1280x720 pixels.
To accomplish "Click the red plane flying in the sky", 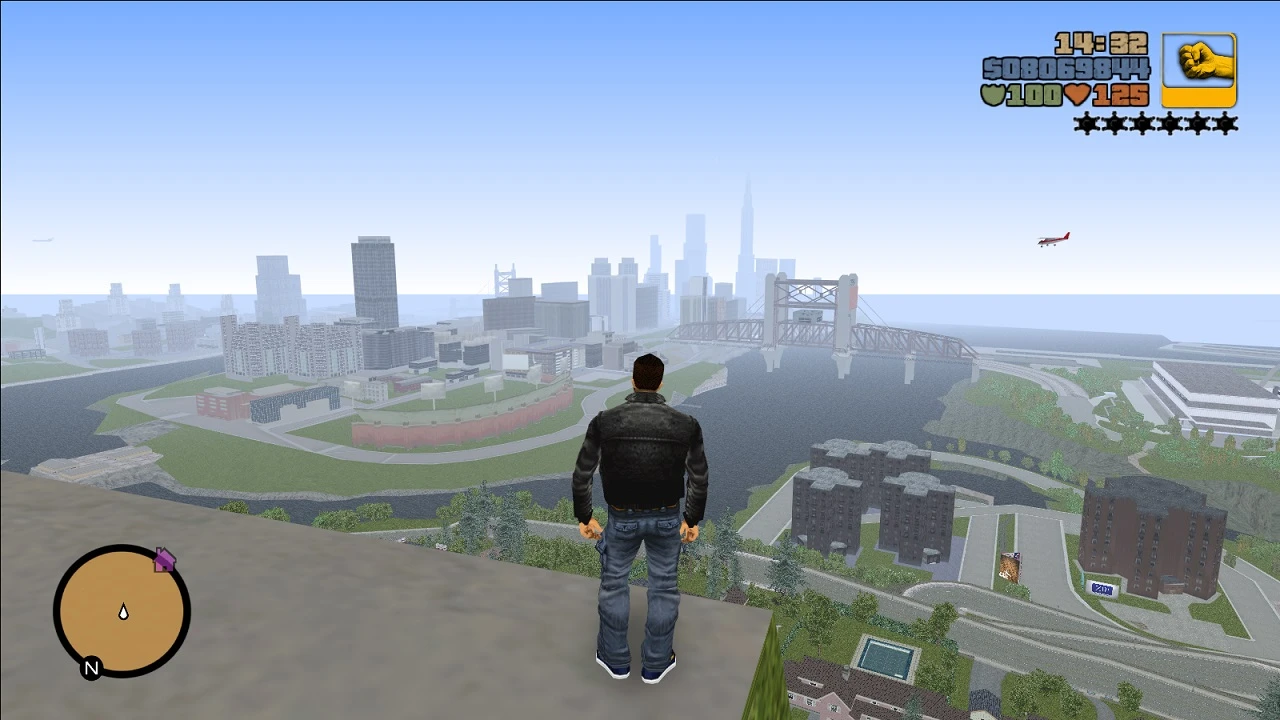I will (x=1053, y=238).
